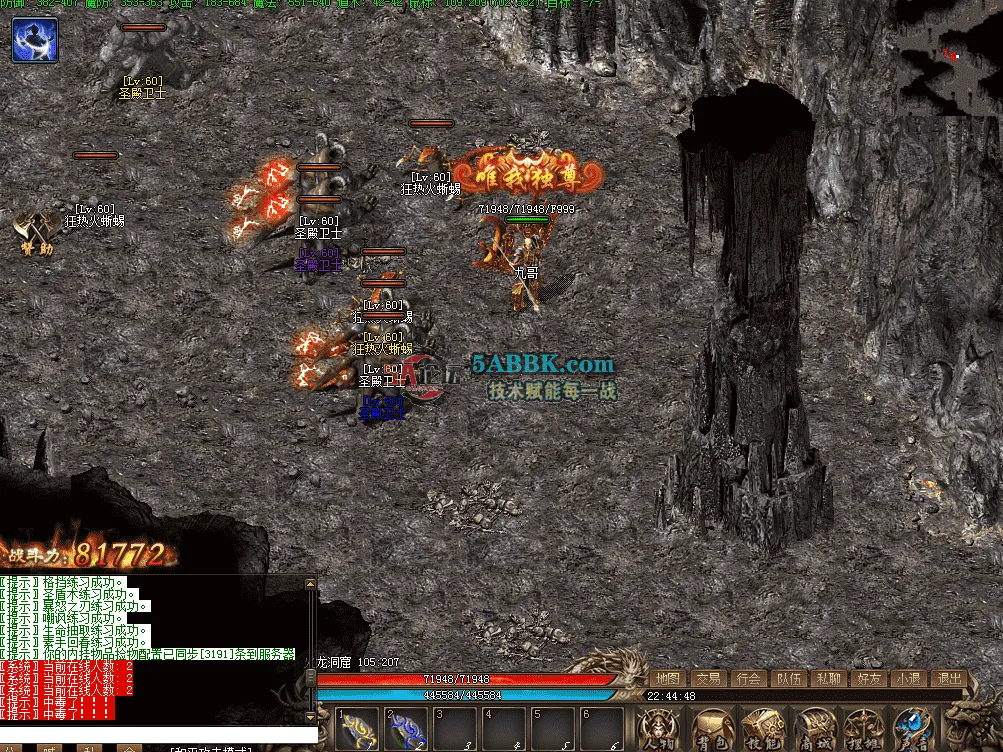Select the 队伍 team button
This screenshot has width=1003, height=752.
coord(788,679)
